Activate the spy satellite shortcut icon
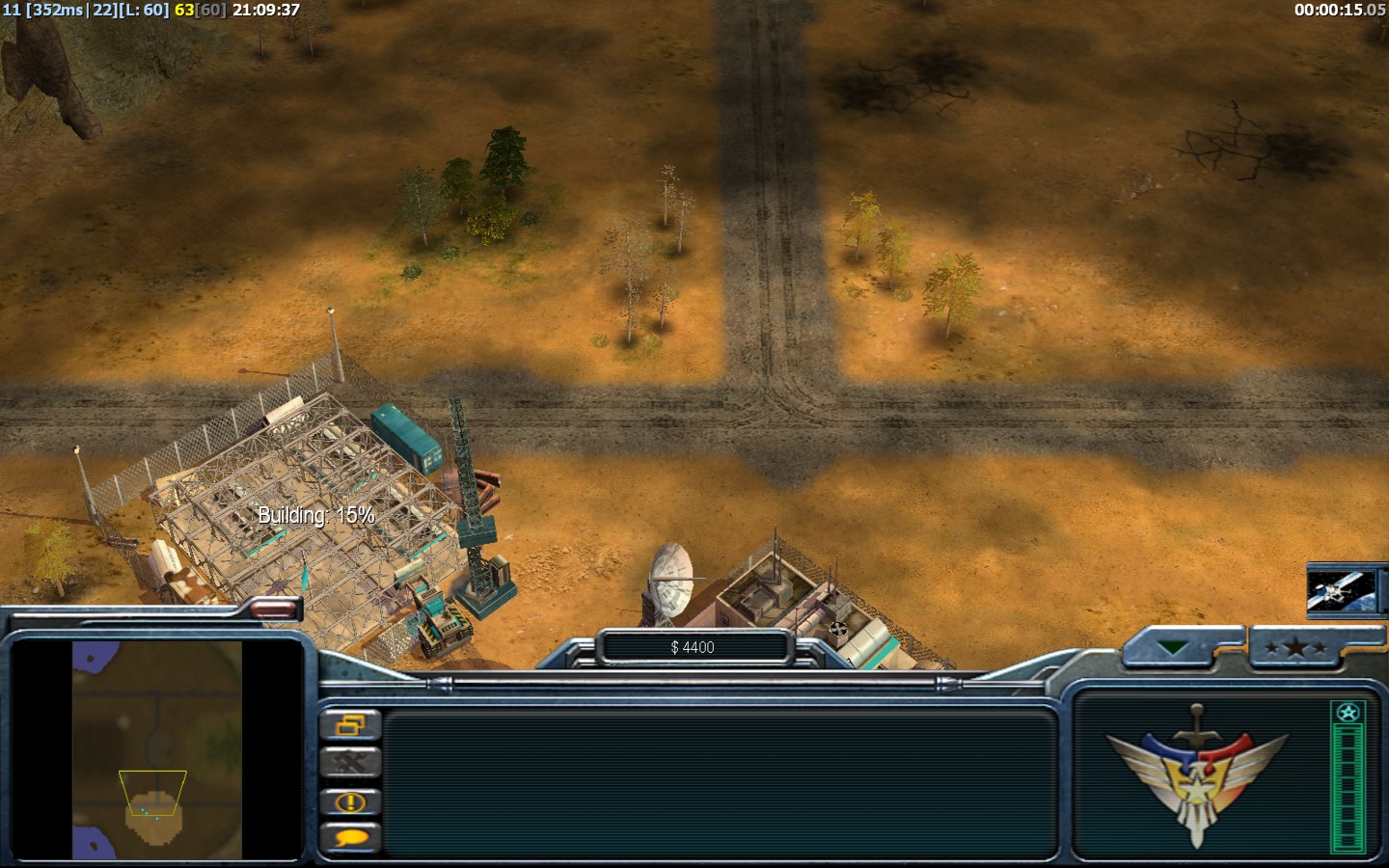 click(x=1341, y=589)
